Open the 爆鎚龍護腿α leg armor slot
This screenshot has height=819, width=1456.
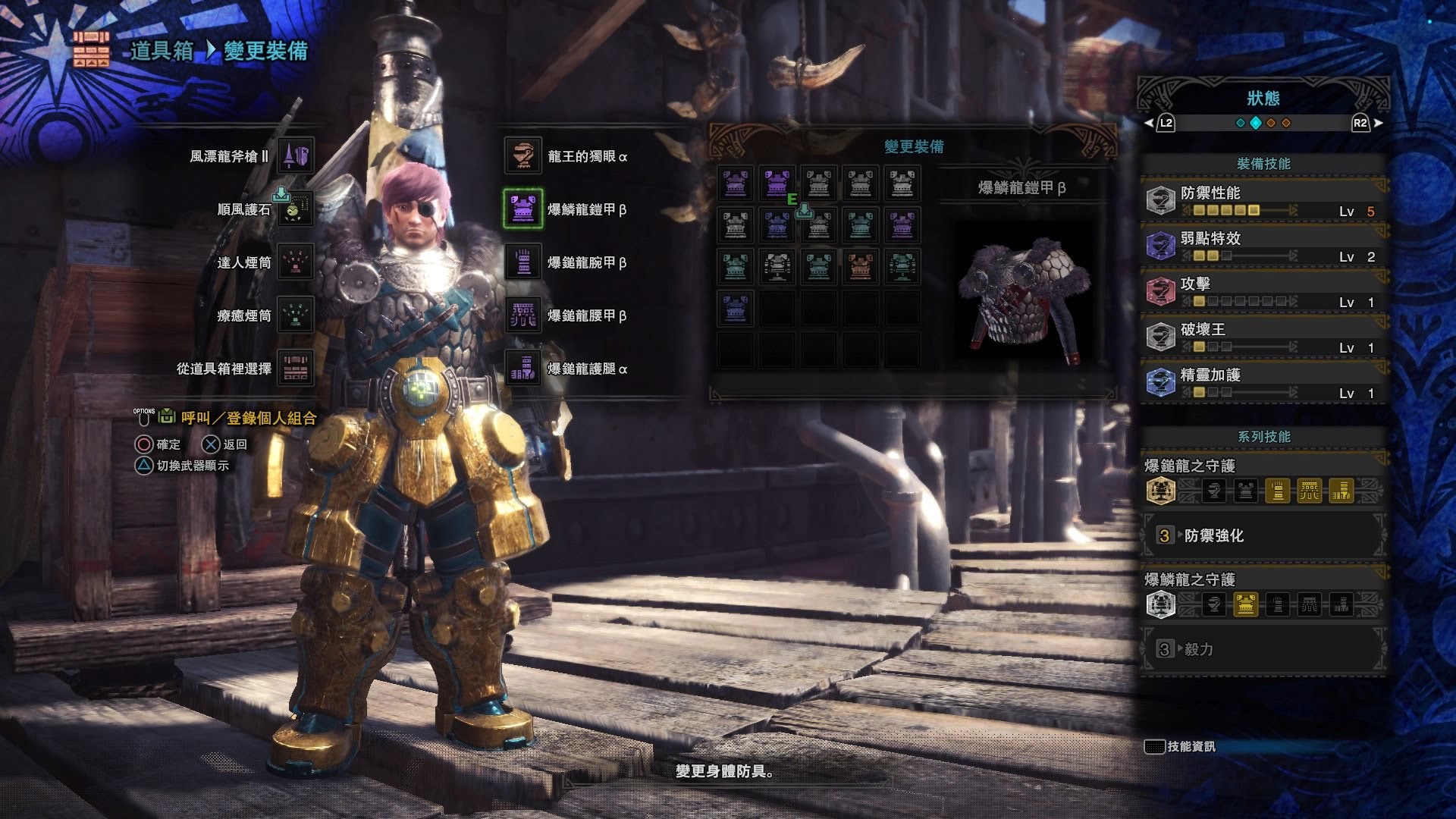pyautogui.click(x=523, y=369)
